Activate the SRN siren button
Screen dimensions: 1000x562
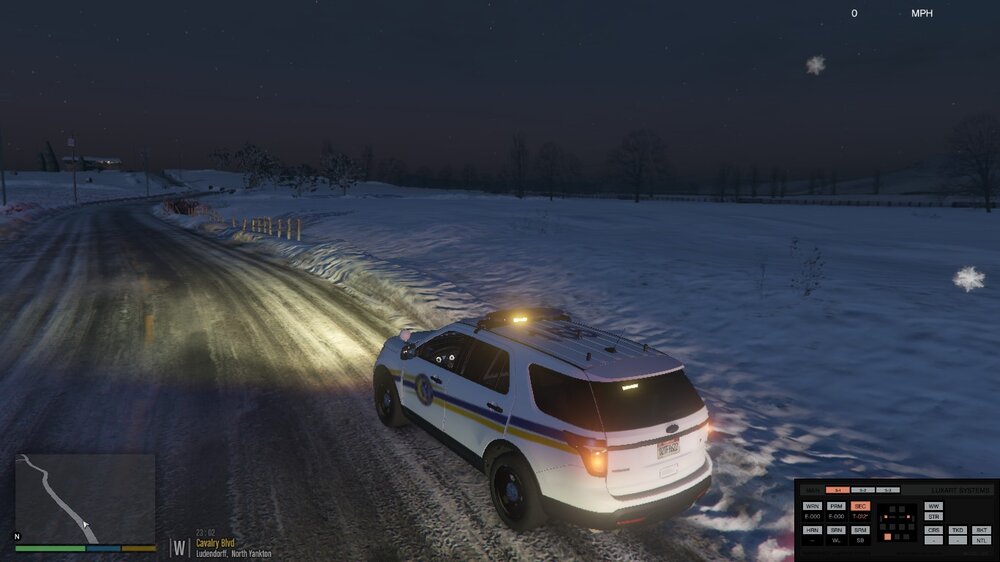coord(837,530)
